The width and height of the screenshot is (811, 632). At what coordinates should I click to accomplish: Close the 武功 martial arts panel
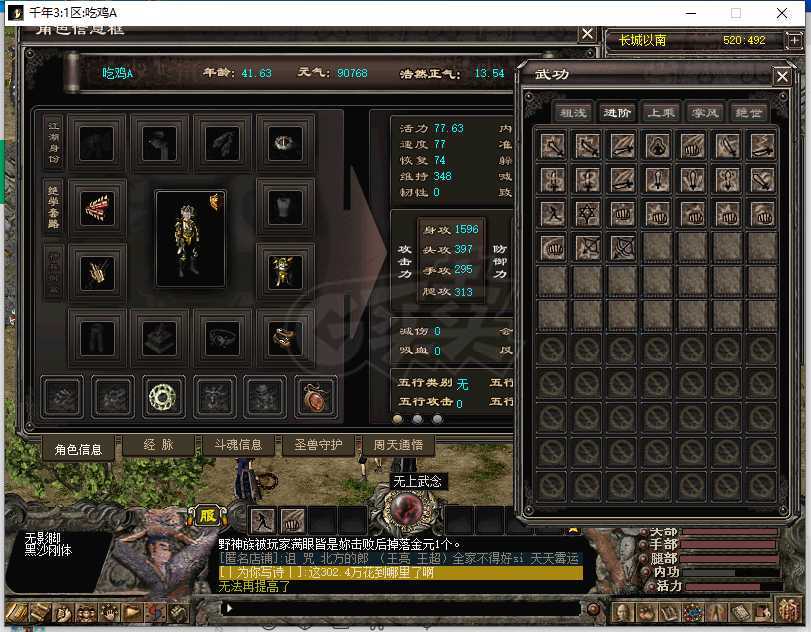click(x=781, y=77)
